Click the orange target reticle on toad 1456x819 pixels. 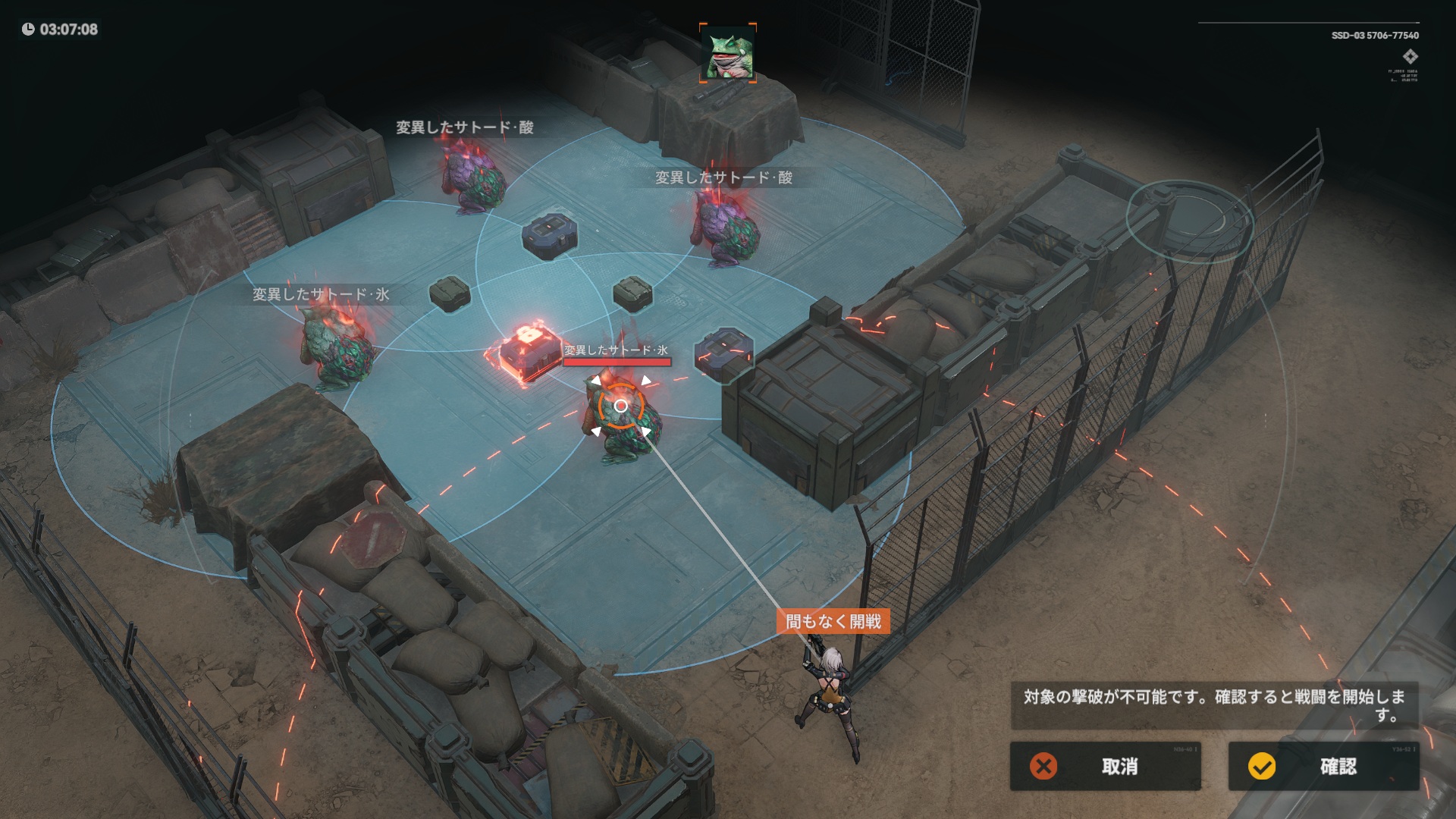[x=620, y=406]
